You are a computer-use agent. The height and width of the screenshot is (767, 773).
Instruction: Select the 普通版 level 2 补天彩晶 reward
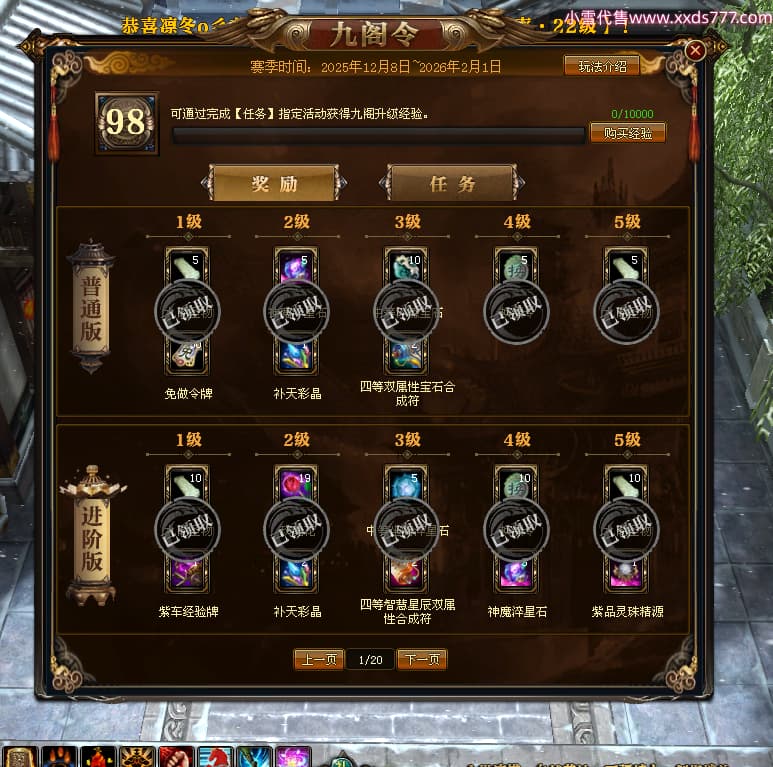click(x=297, y=311)
